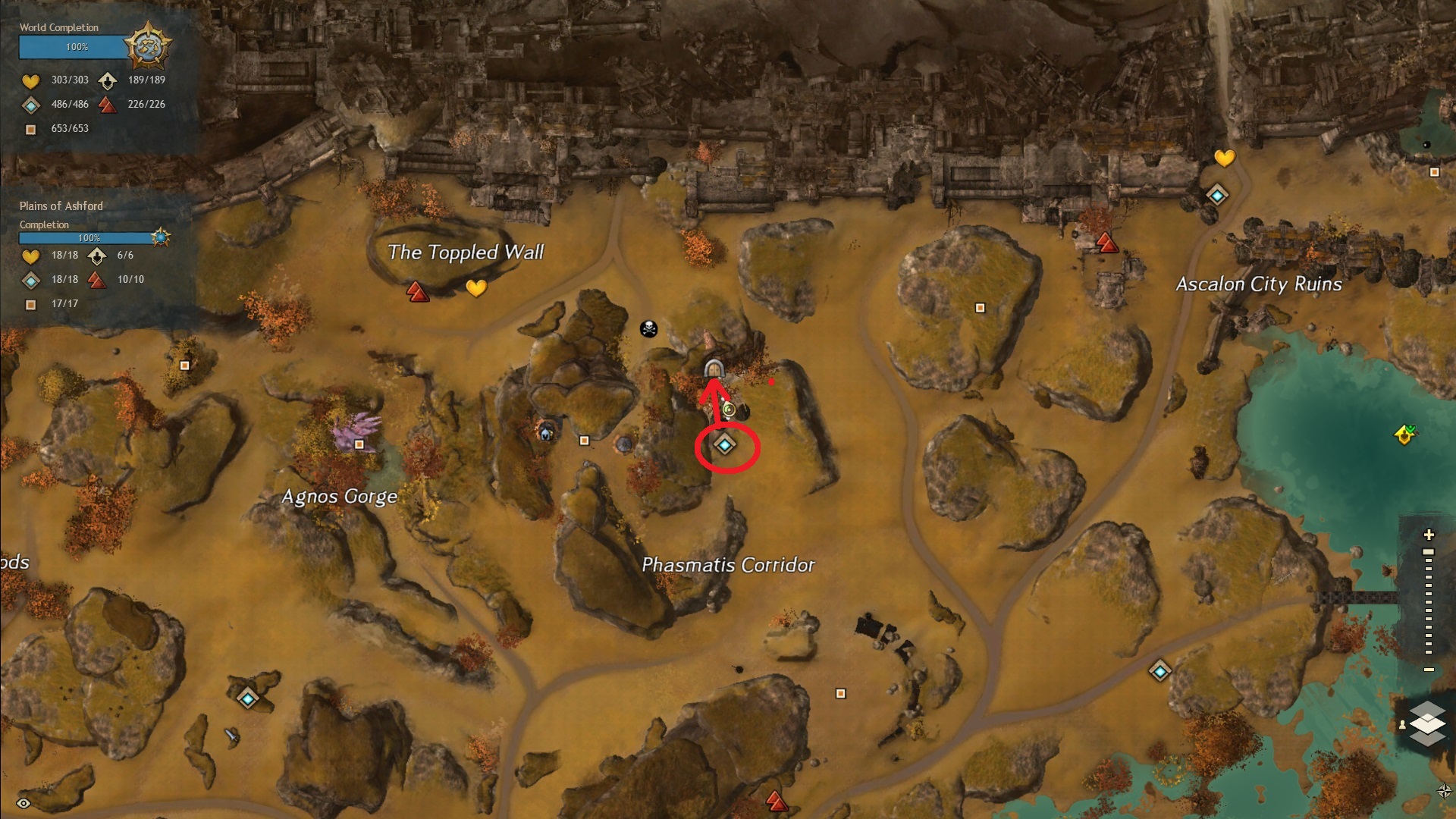Select the vista left of Ascalon City Ruins
This screenshot has height=819, width=1456.
(x=1107, y=243)
